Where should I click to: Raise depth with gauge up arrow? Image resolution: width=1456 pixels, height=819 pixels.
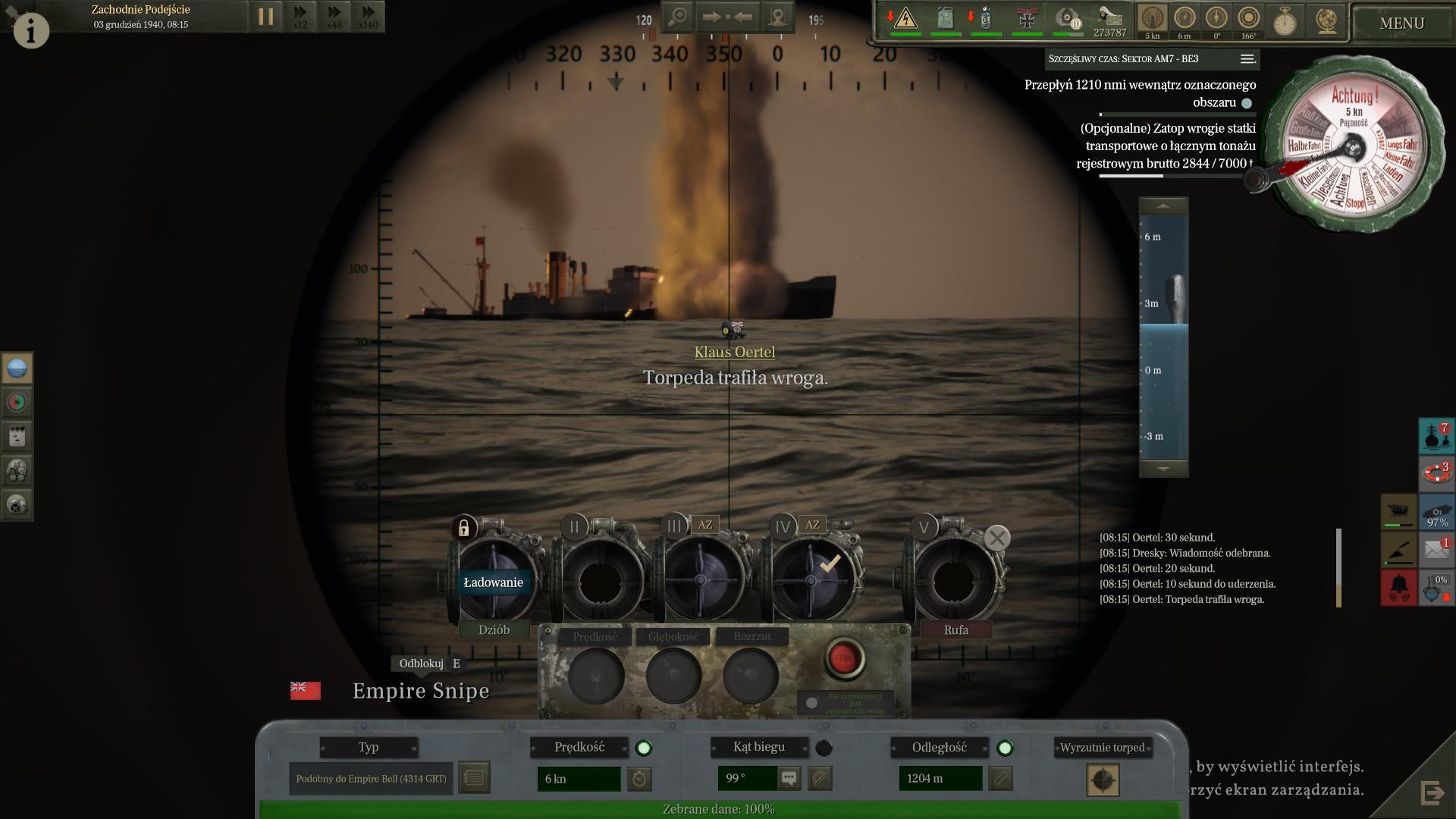[x=1163, y=206]
